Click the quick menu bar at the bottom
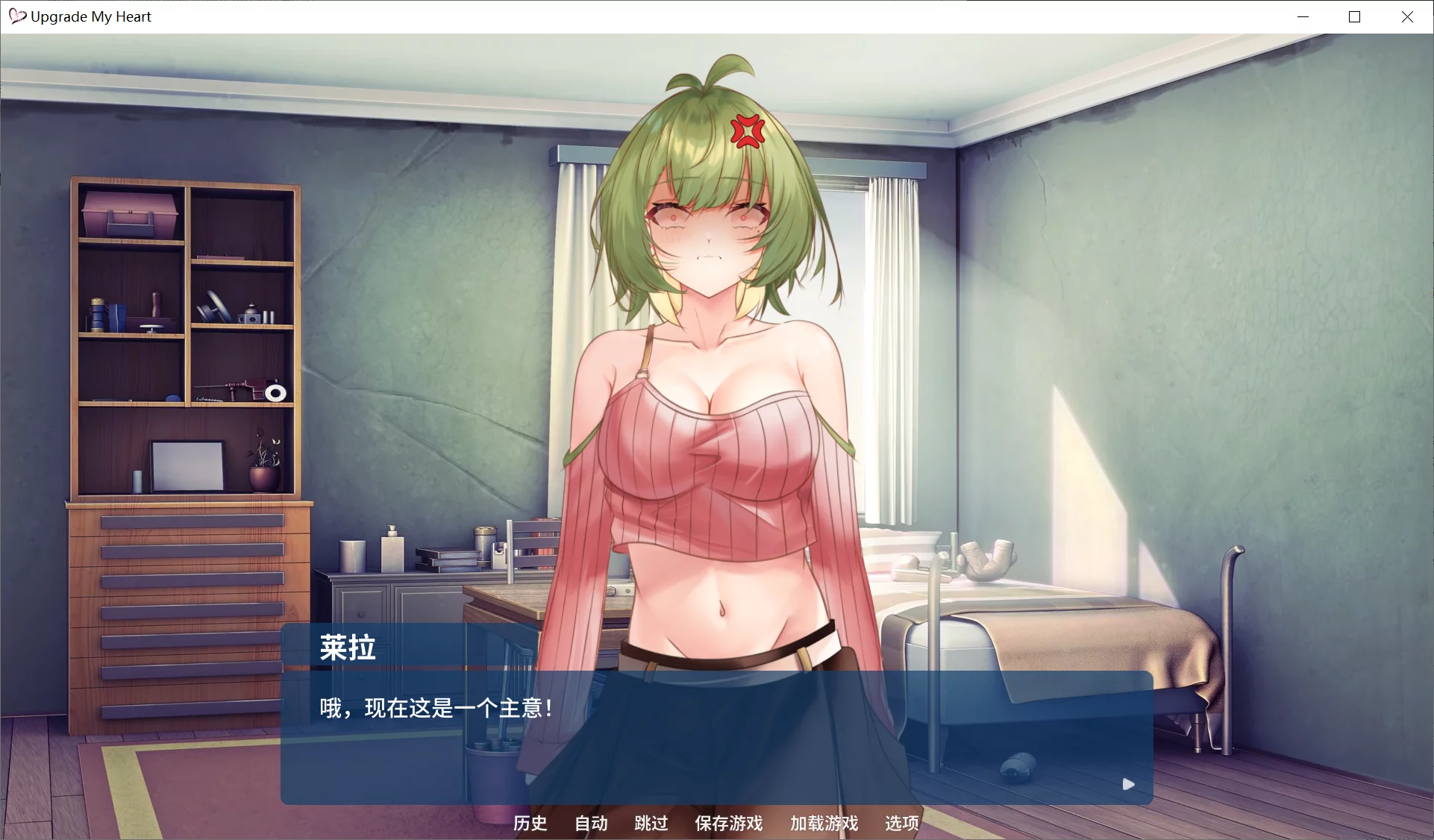The width and height of the screenshot is (1434, 840). tap(716, 824)
